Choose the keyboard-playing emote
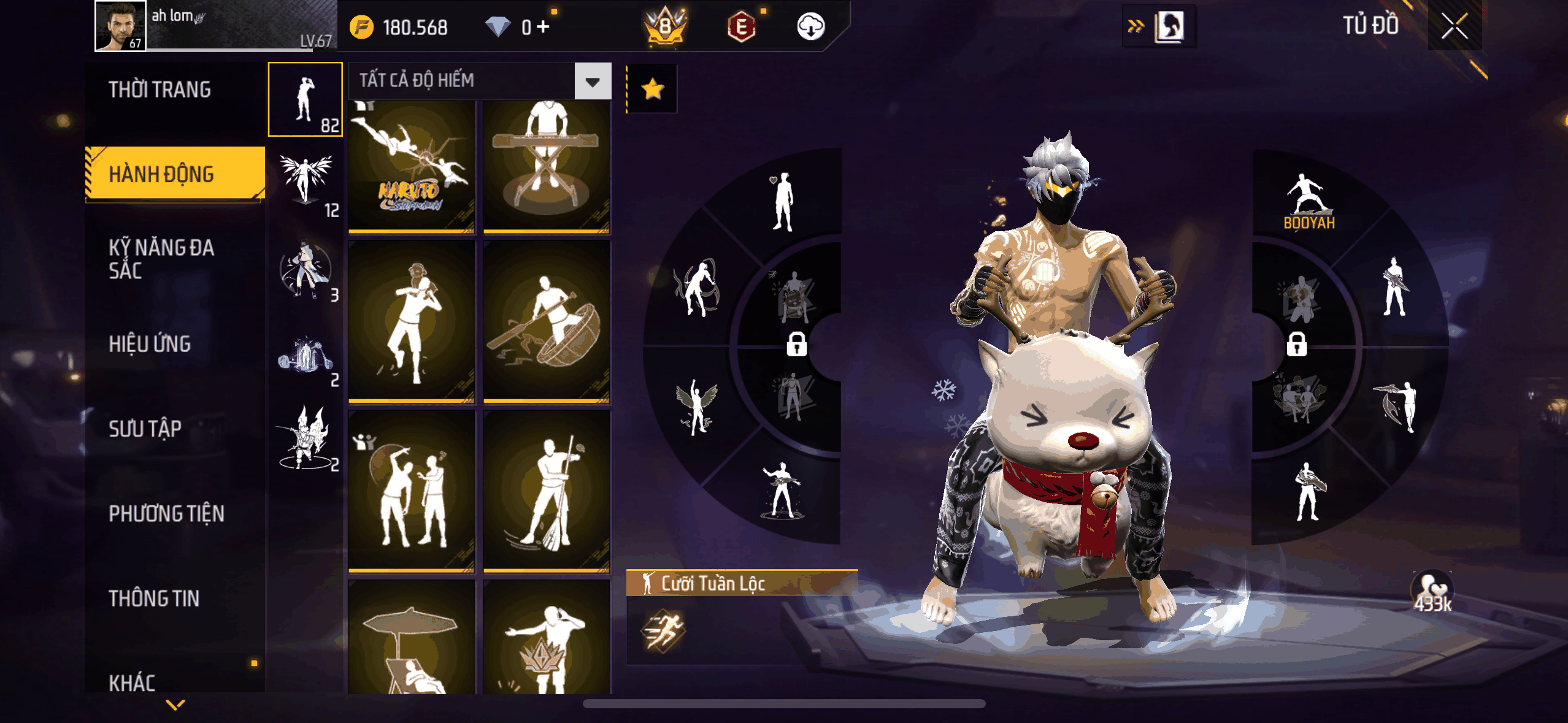Image resolution: width=1568 pixels, height=723 pixels. (546, 166)
